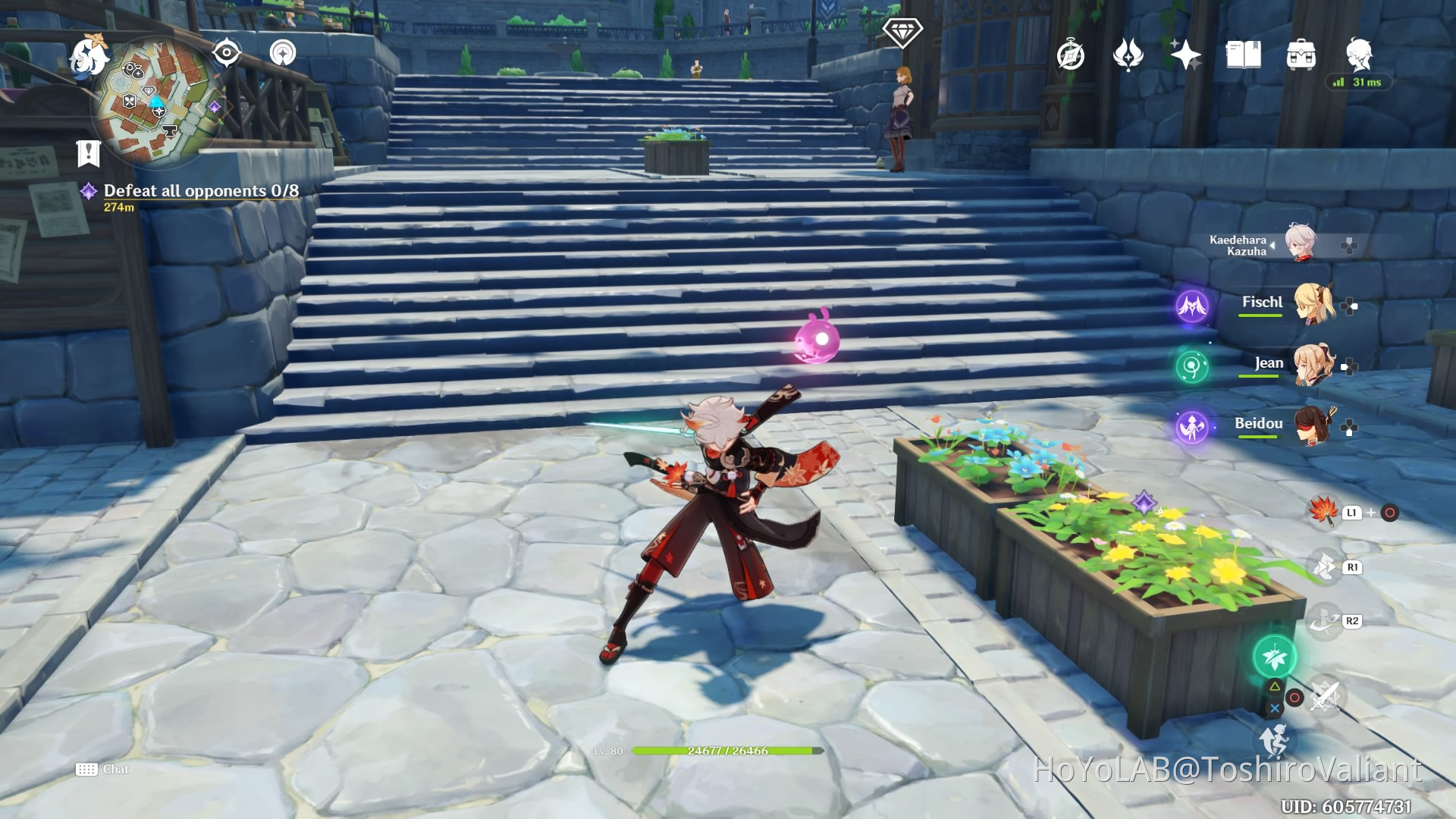Image resolution: width=1456 pixels, height=819 pixels.
Task: Open the inventory backpack icon
Action: (1302, 55)
